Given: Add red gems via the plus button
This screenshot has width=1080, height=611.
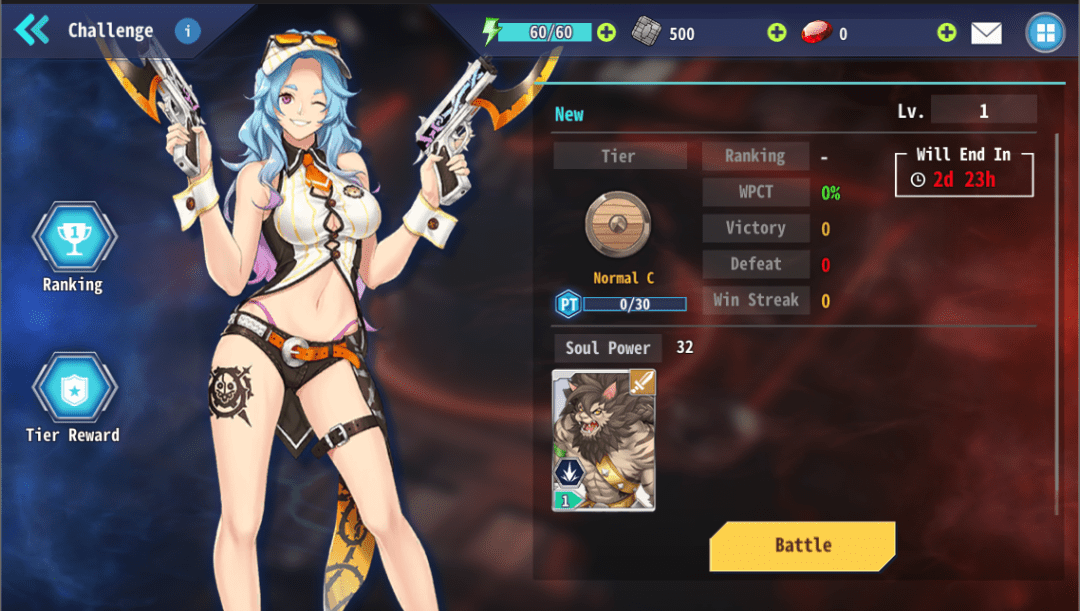Looking at the screenshot, I should pyautogui.click(x=946, y=33).
